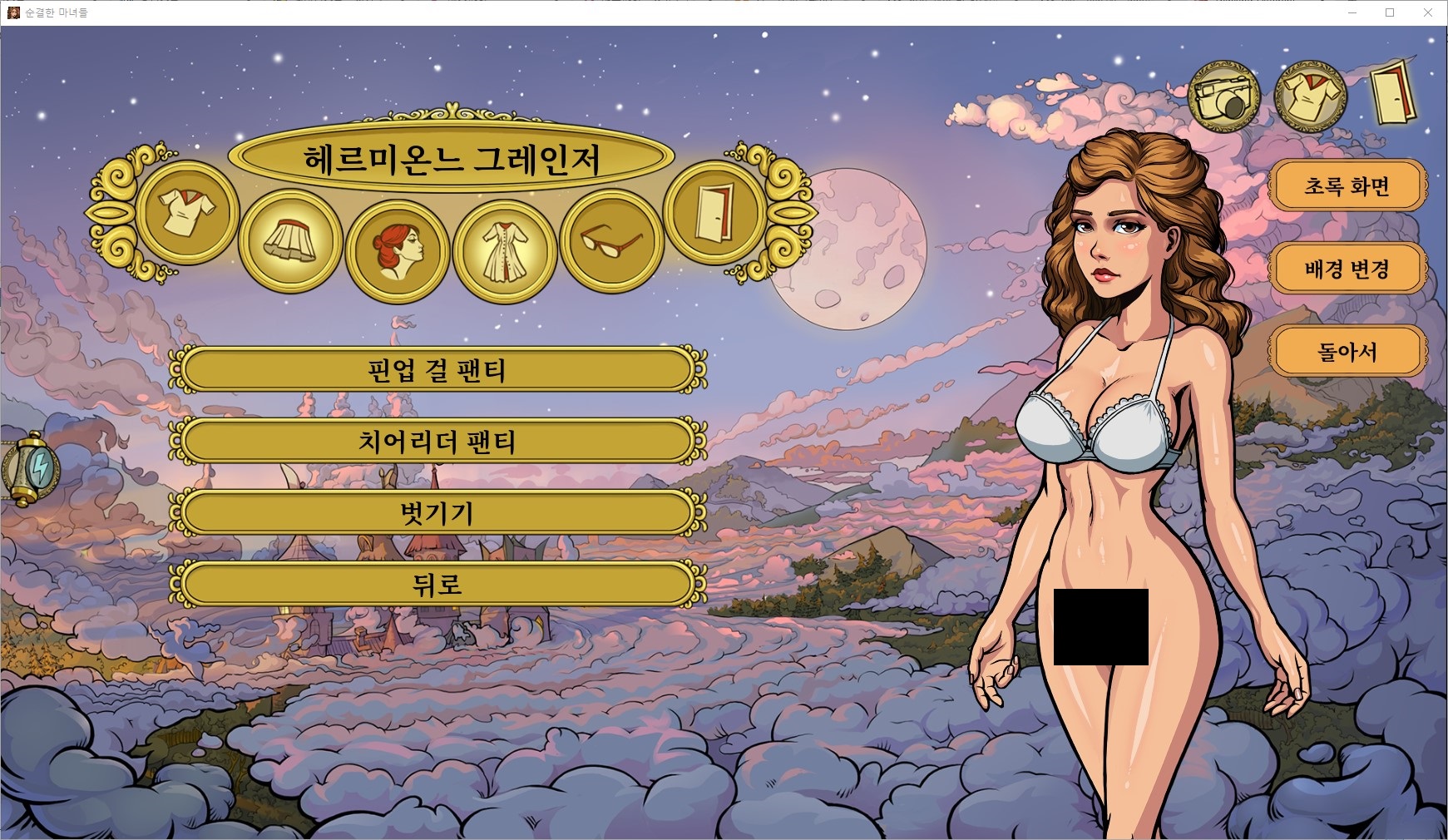Image resolution: width=1448 pixels, height=840 pixels.
Task: Activate the 초록 화면 button
Action: coord(1347,185)
